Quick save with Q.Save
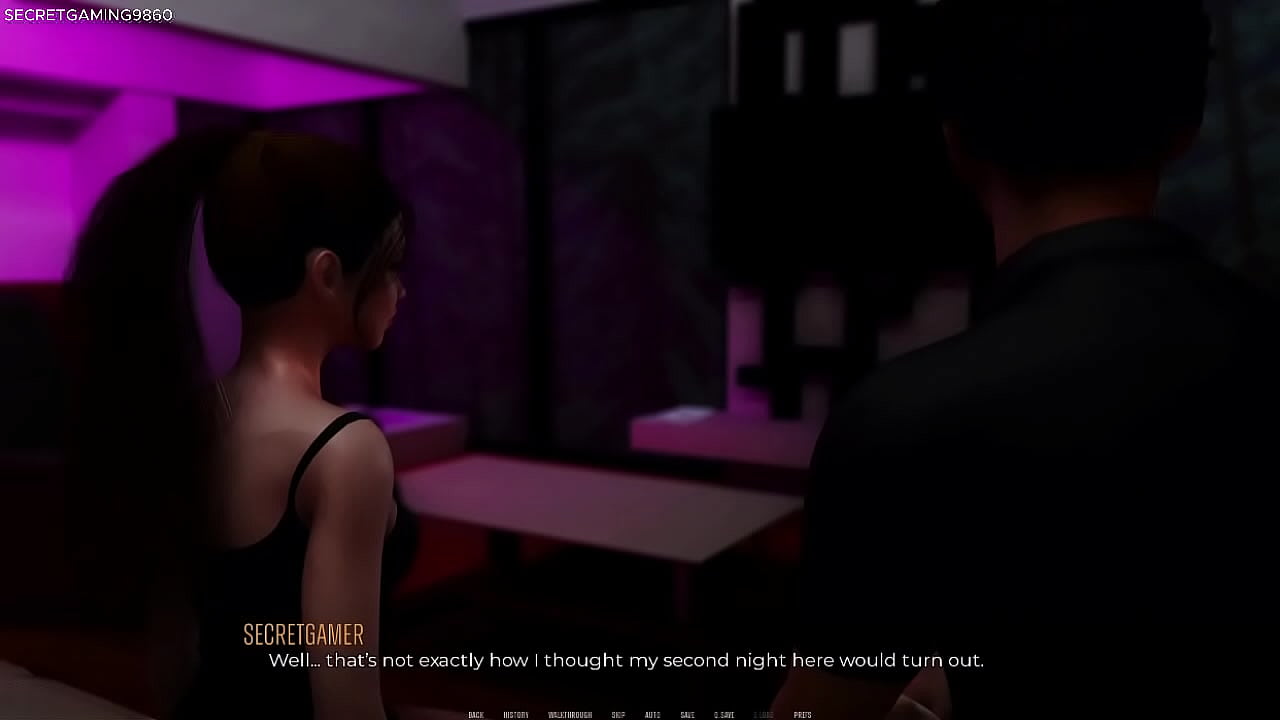This screenshot has width=1280, height=720. (724, 715)
